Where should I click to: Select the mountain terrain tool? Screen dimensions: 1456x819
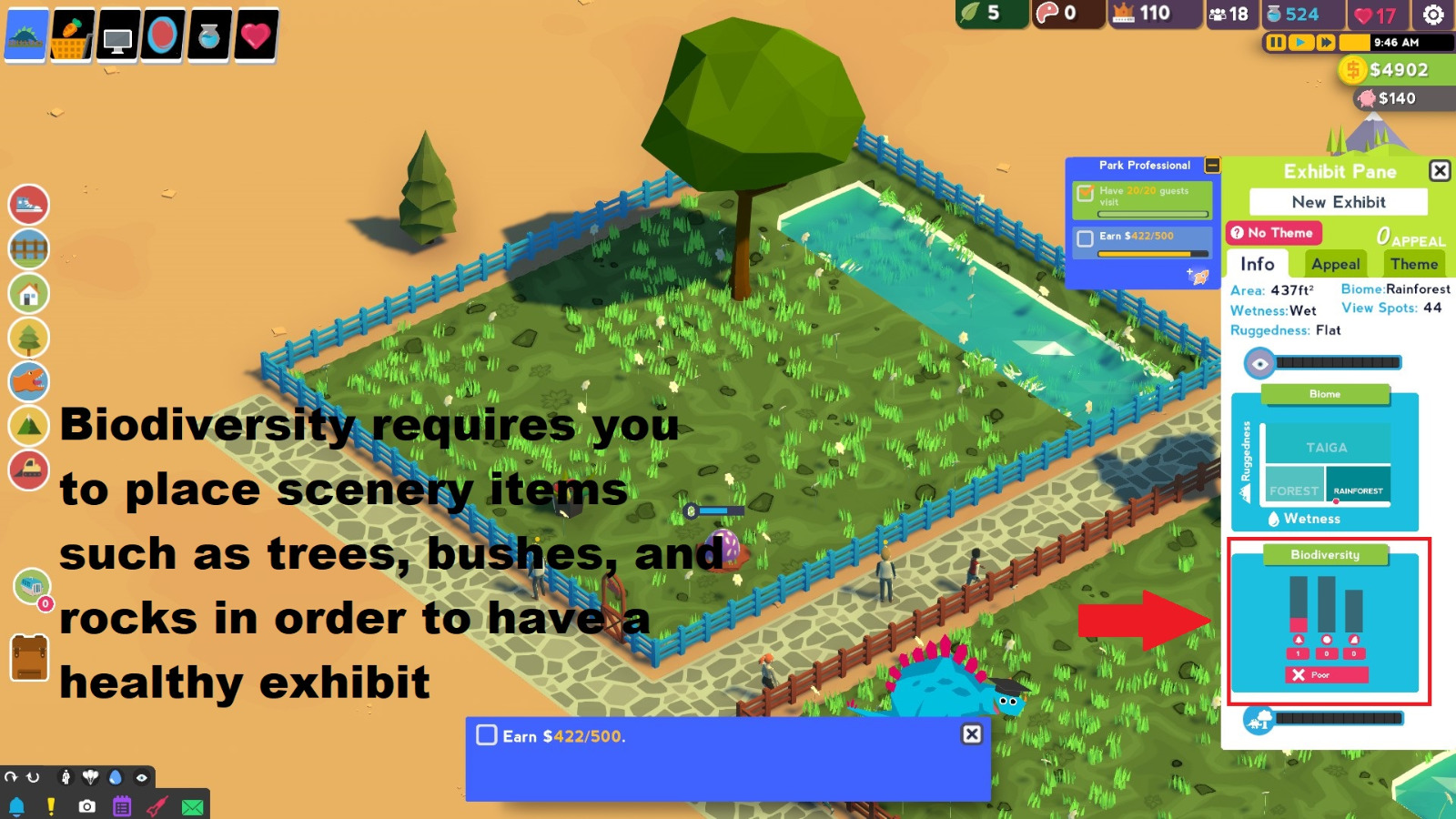[29, 424]
